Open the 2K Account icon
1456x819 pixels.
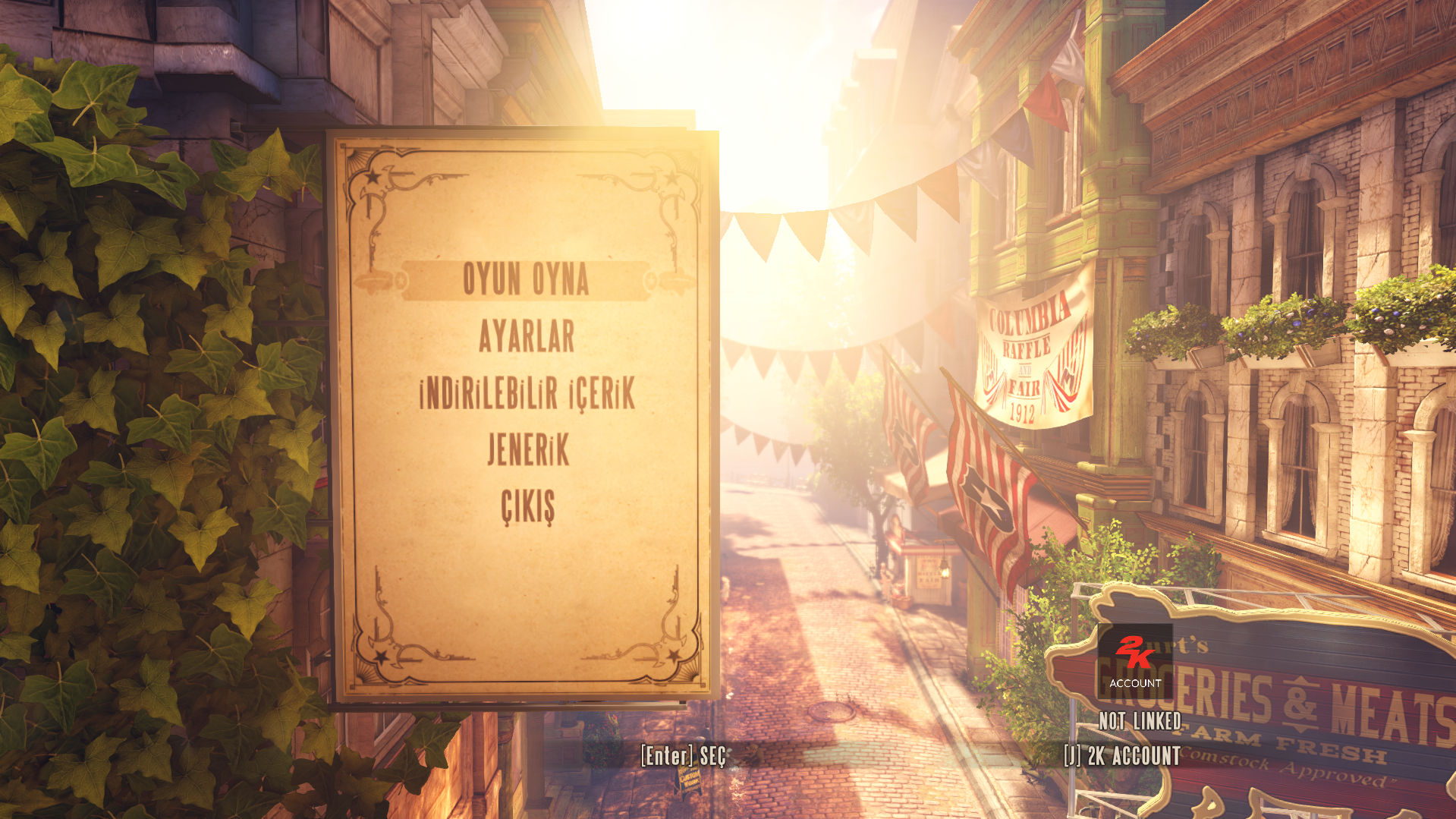click(x=1134, y=661)
